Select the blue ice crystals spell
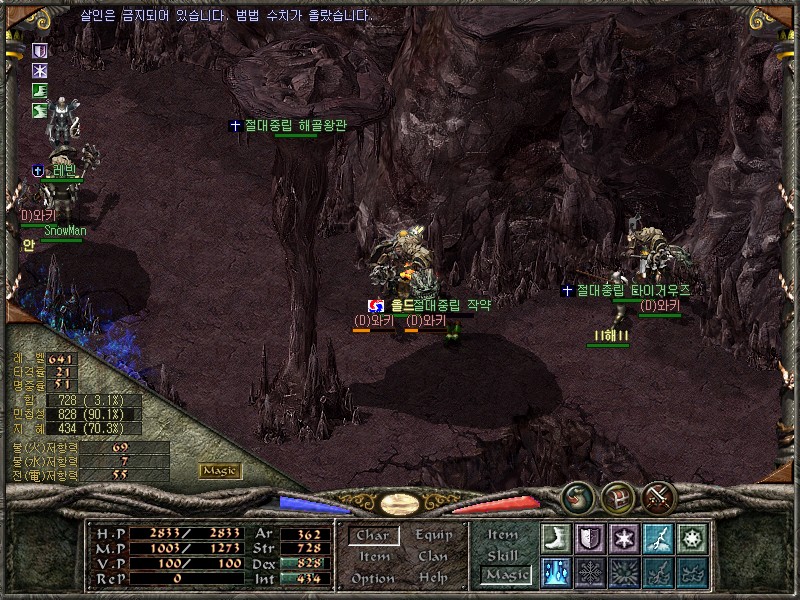 point(556,572)
